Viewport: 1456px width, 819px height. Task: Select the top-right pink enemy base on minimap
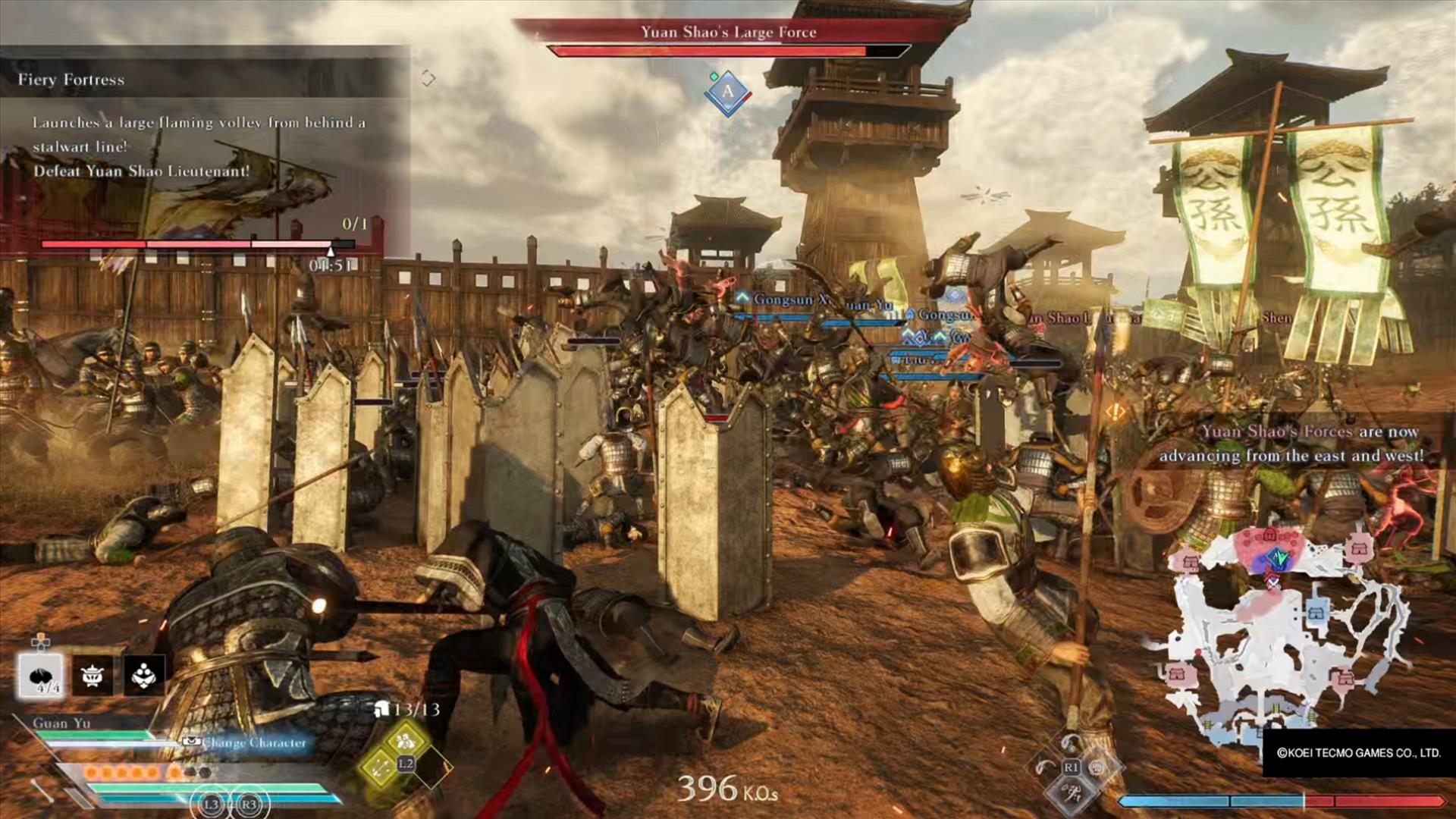point(1359,548)
